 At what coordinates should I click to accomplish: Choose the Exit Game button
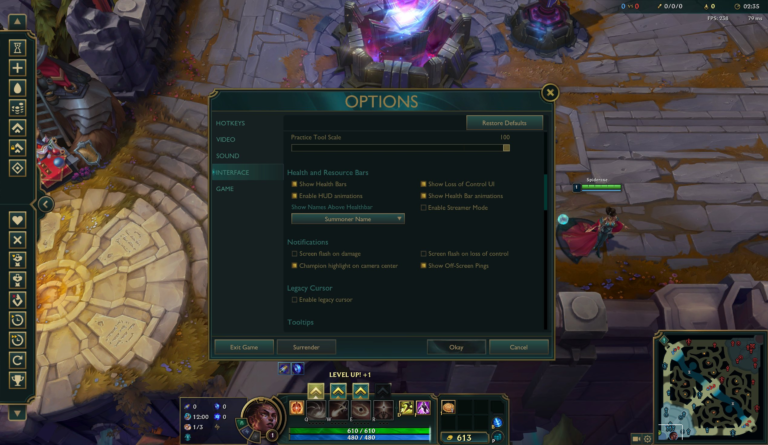[x=244, y=347]
